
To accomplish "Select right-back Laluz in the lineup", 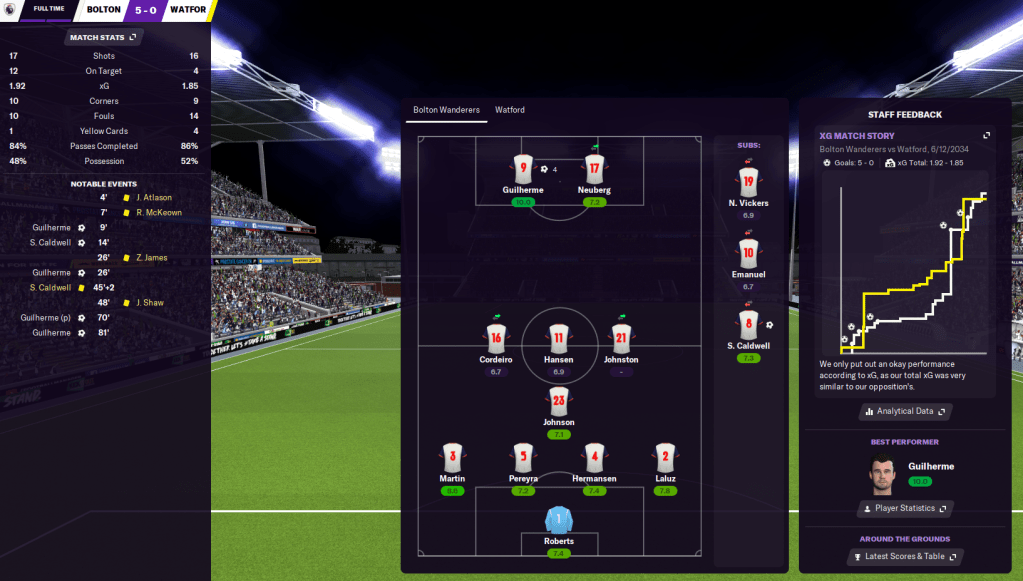I will coord(665,458).
